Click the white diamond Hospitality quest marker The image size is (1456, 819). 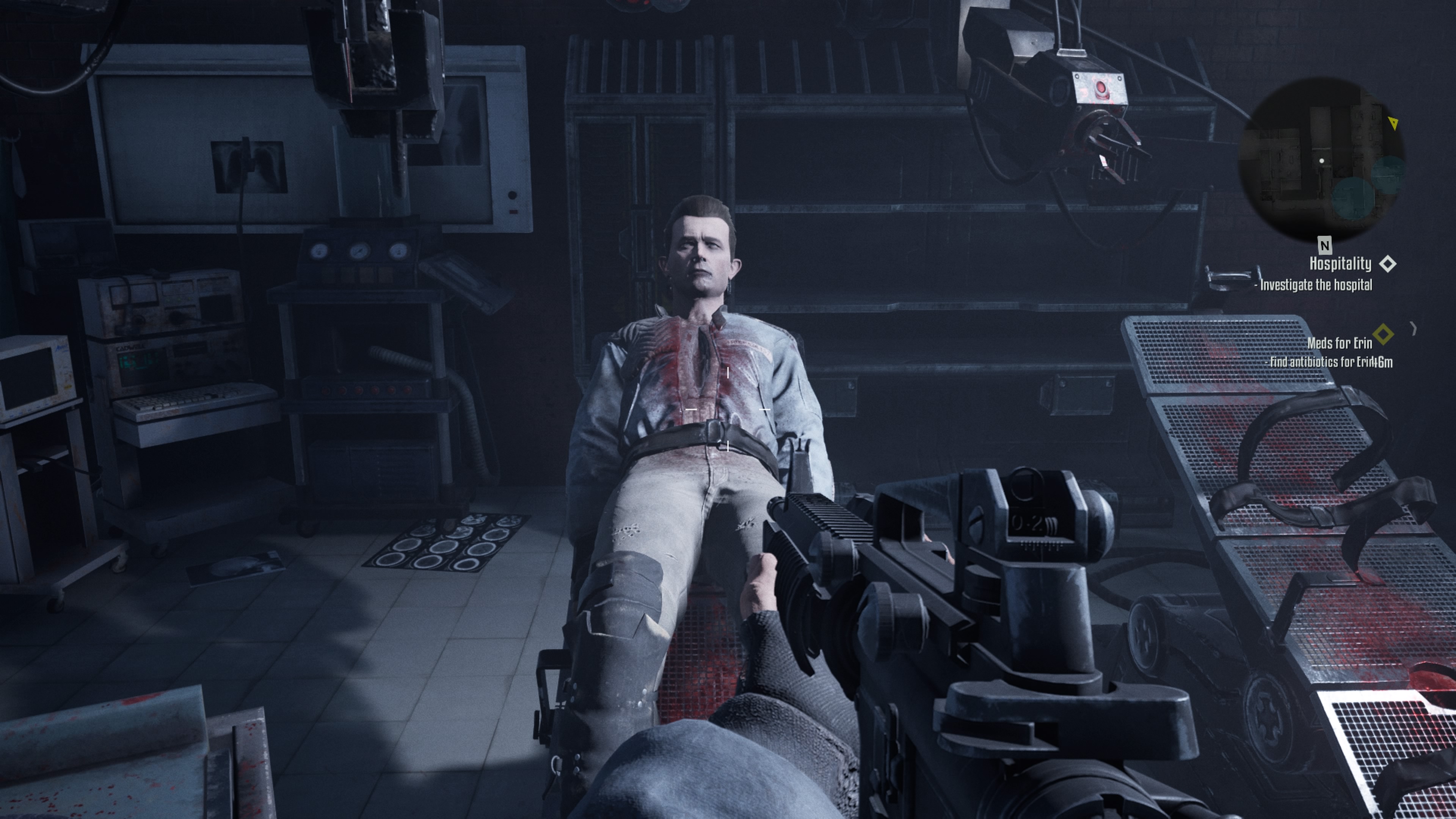pos(1388,264)
